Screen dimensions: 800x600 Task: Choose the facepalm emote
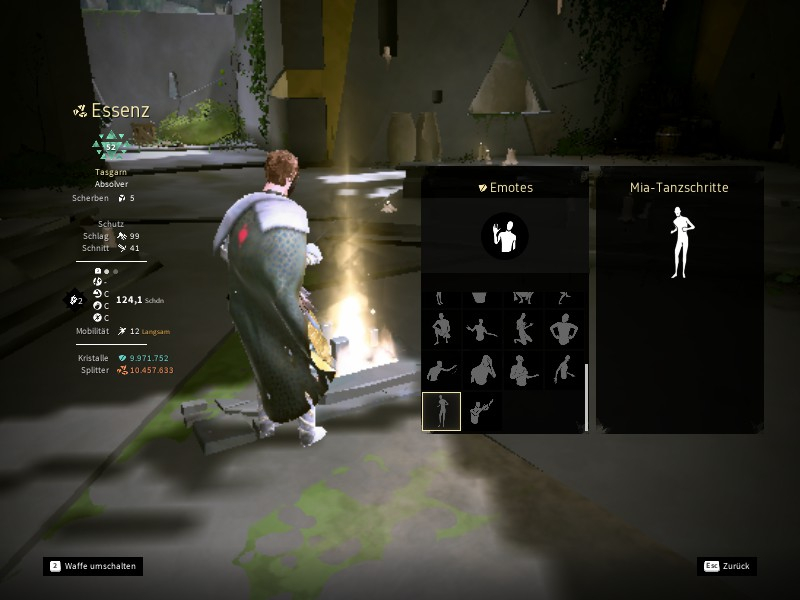(x=482, y=370)
